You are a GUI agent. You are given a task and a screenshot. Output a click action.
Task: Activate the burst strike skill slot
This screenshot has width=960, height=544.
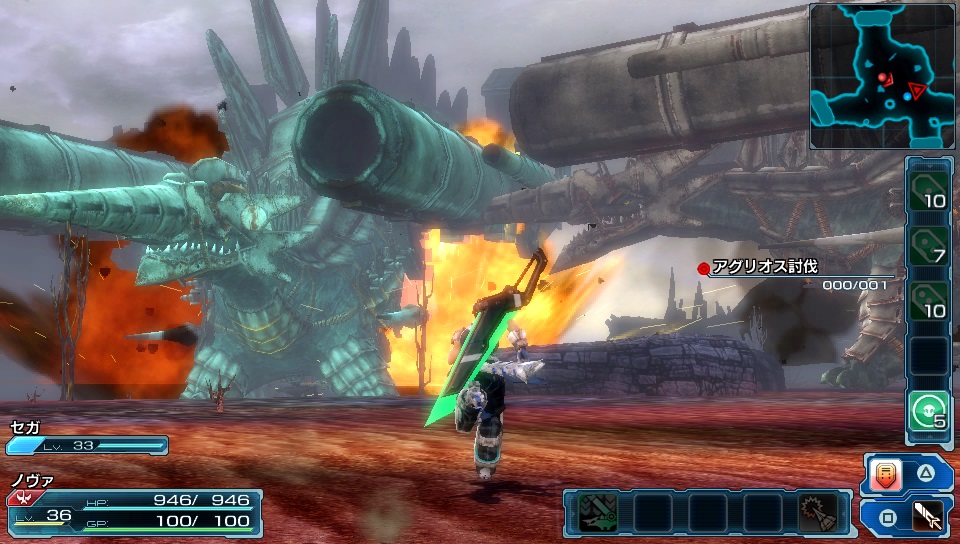(x=818, y=512)
